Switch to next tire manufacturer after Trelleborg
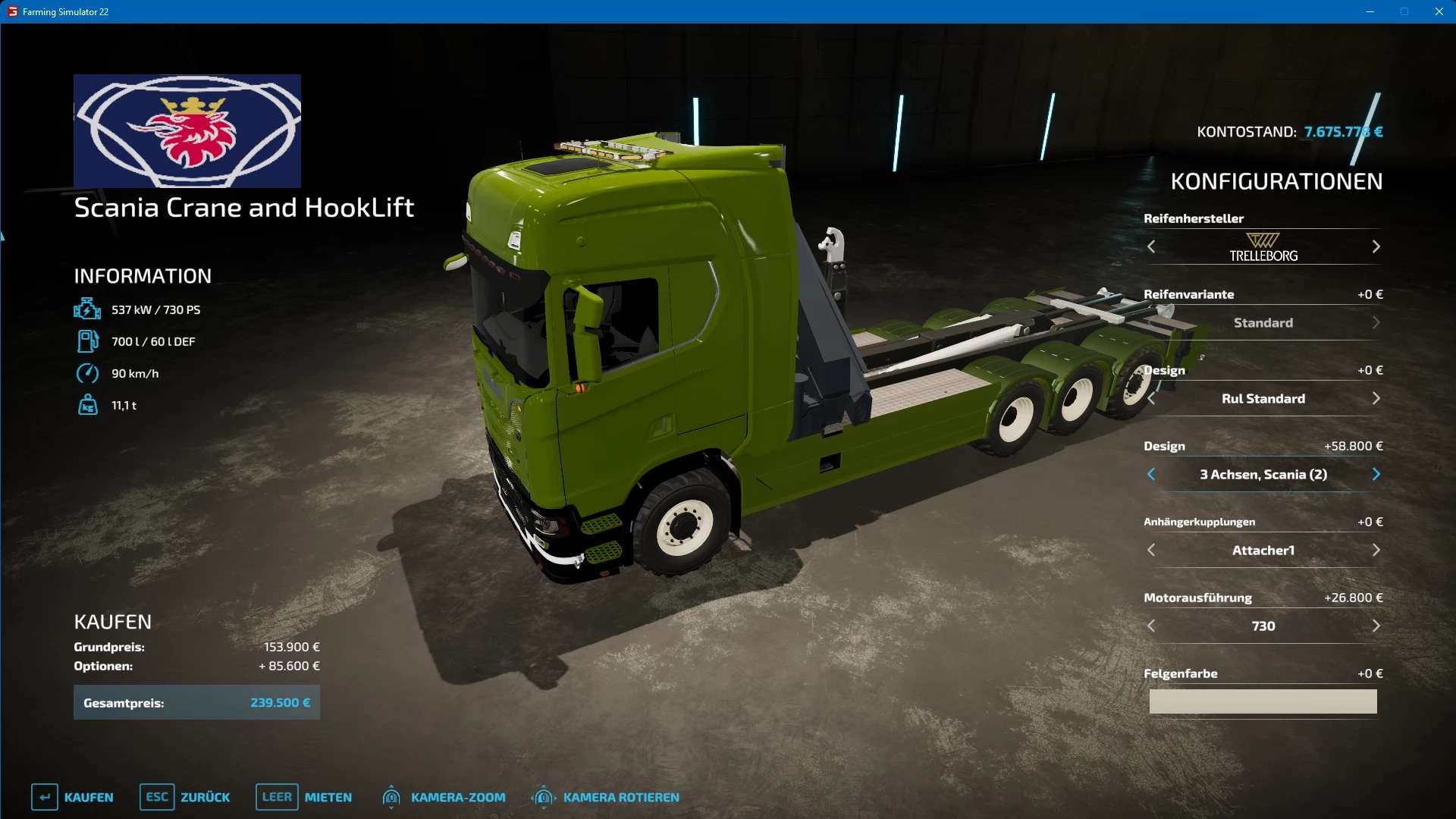The height and width of the screenshot is (819, 1456). (x=1376, y=247)
